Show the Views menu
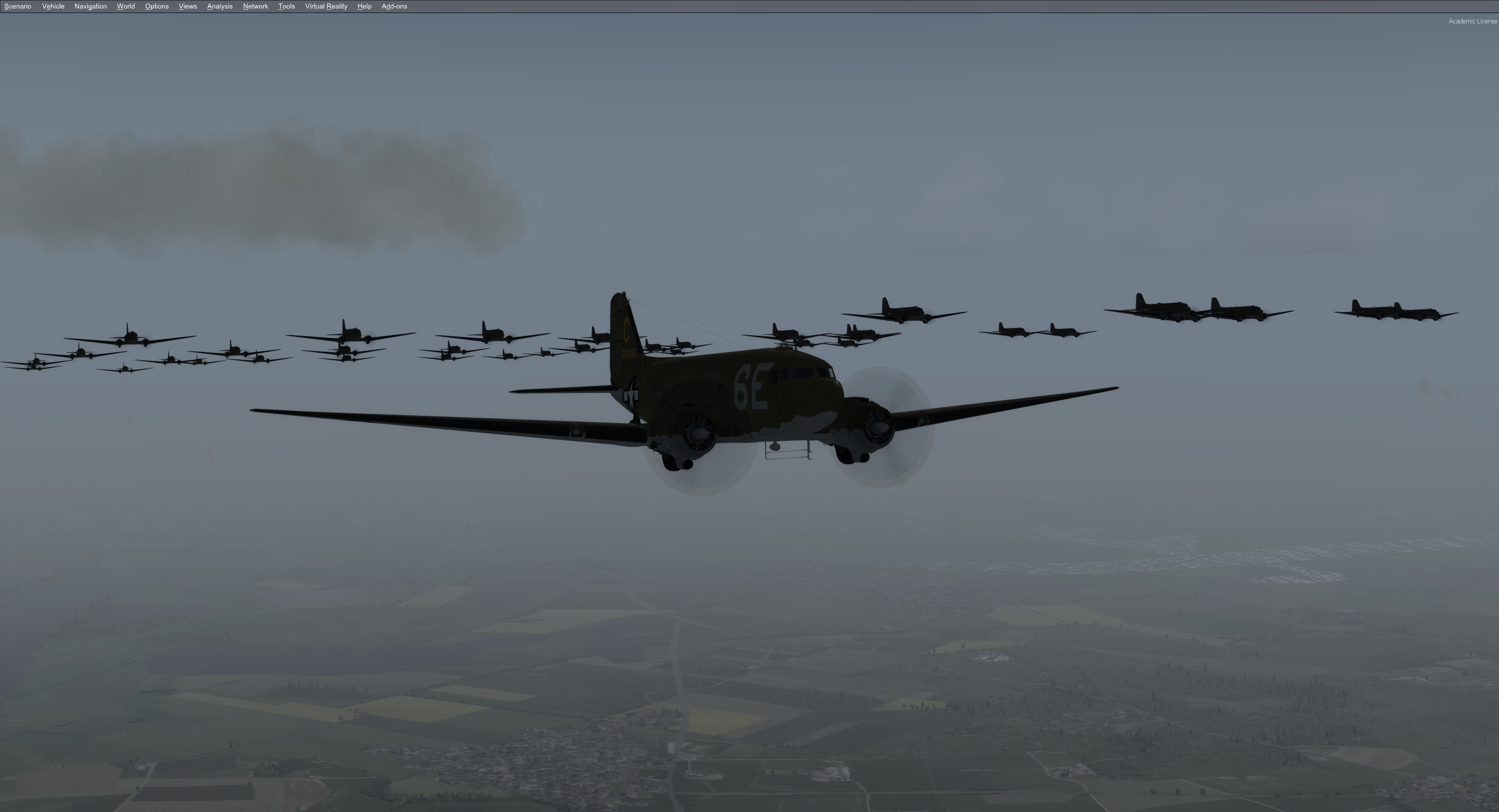1499x812 pixels. click(x=187, y=6)
